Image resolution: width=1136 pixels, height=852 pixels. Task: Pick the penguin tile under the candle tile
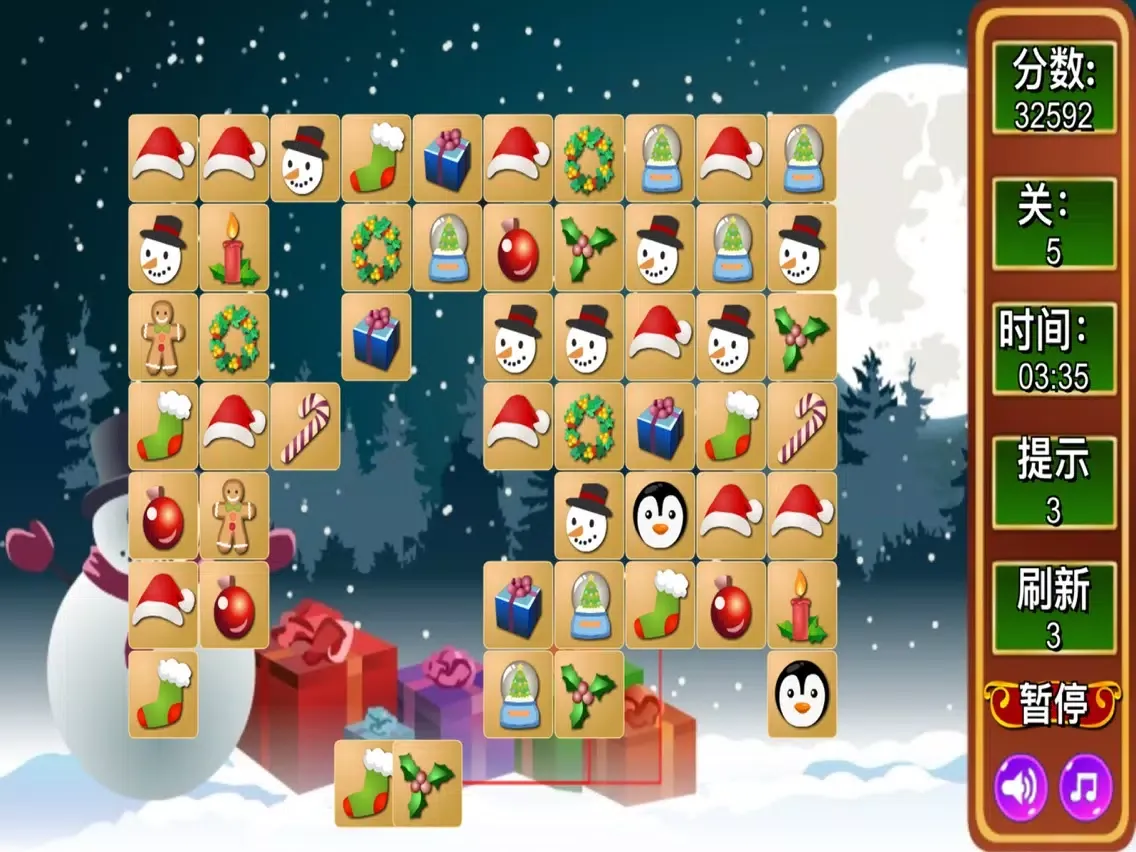[x=802, y=693]
